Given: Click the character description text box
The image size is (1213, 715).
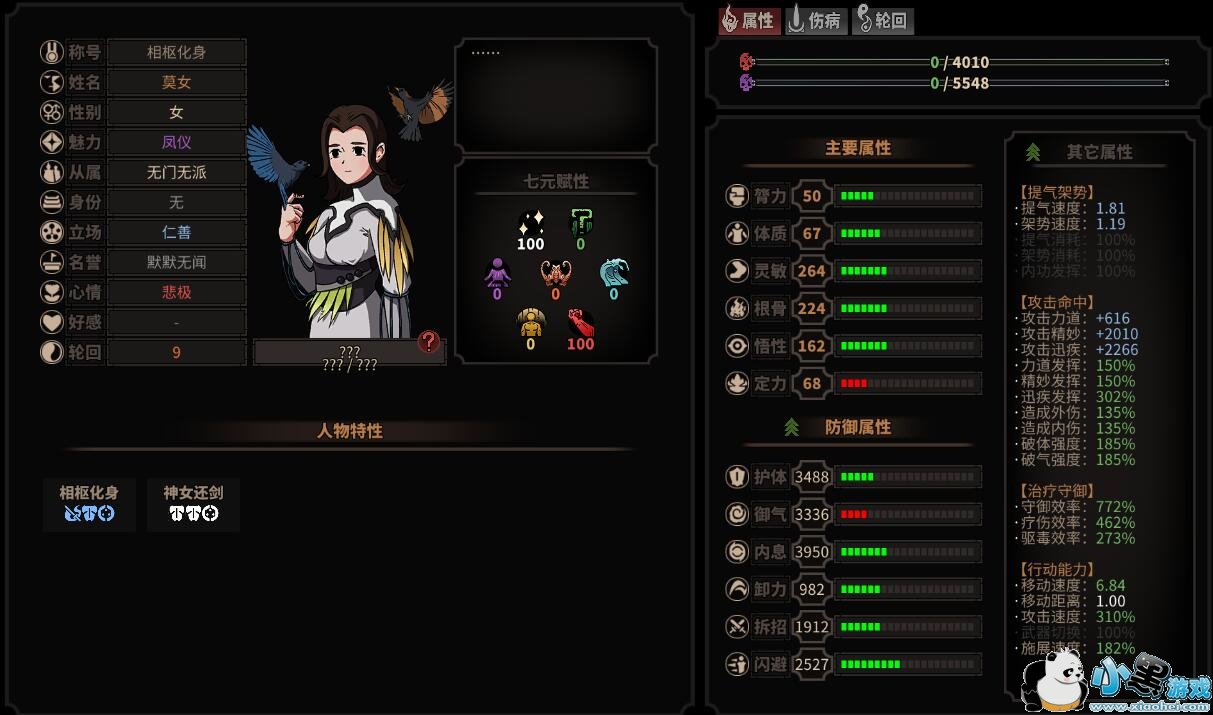Looking at the screenshot, I should [x=556, y=96].
